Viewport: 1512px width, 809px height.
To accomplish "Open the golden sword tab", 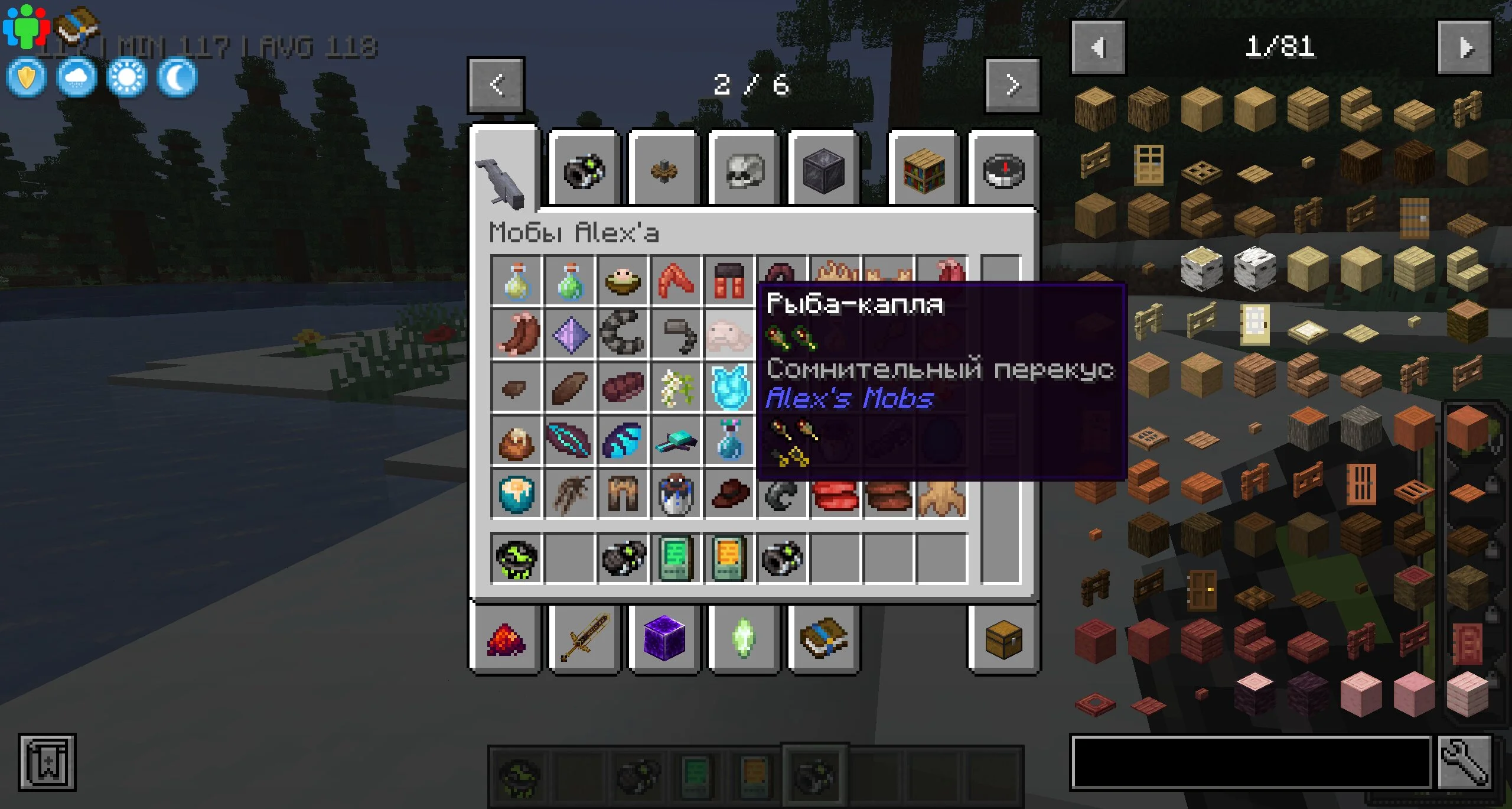I will 585,639.
